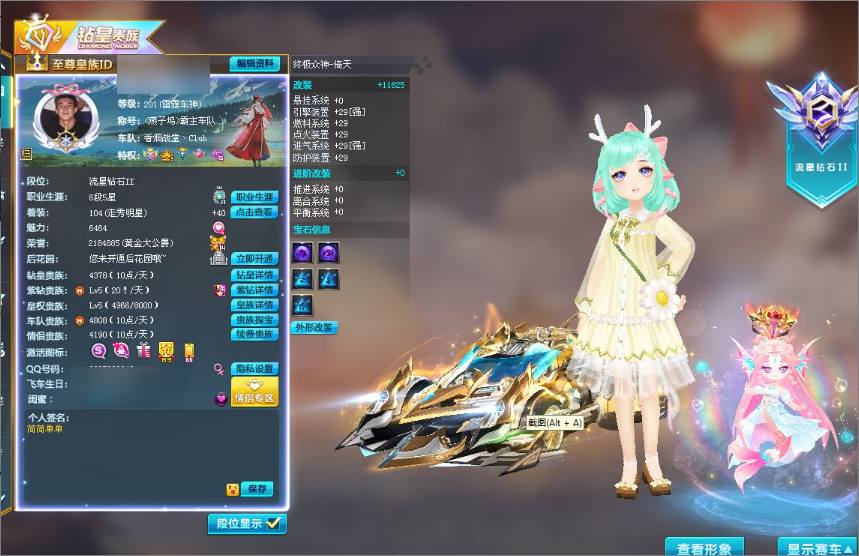The height and width of the screenshot is (556, 859).
Task: Show 钻皇详情 diamond noble details
Action: (x=255, y=274)
